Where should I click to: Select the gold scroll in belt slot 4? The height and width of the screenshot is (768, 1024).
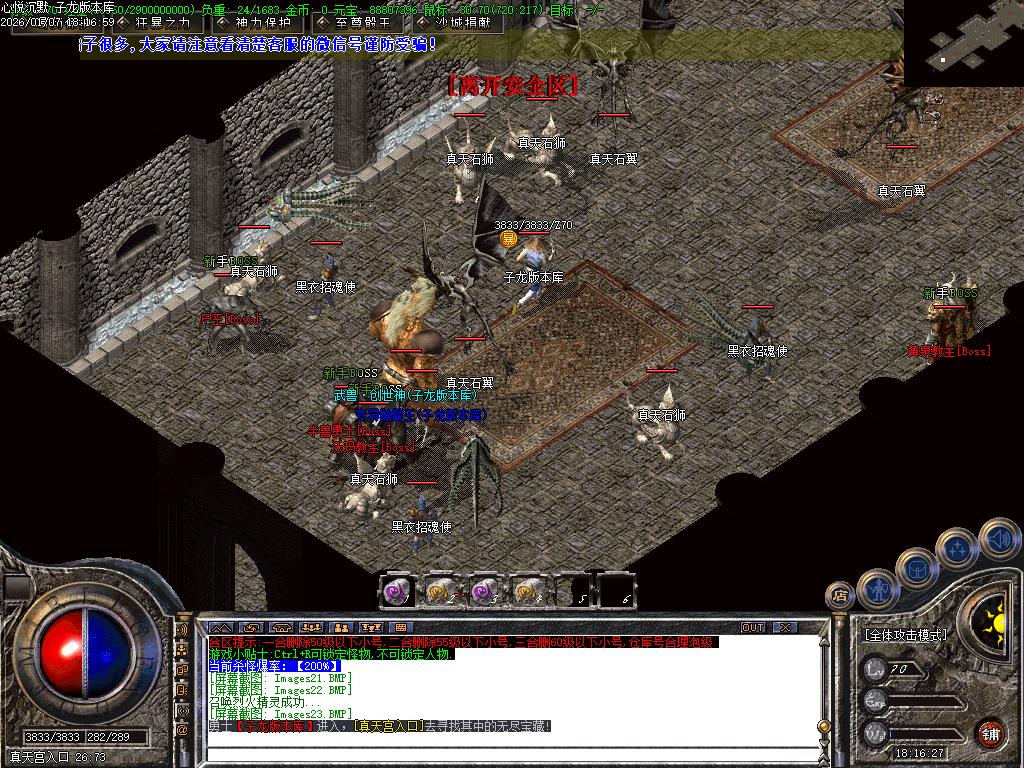pos(527,592)
